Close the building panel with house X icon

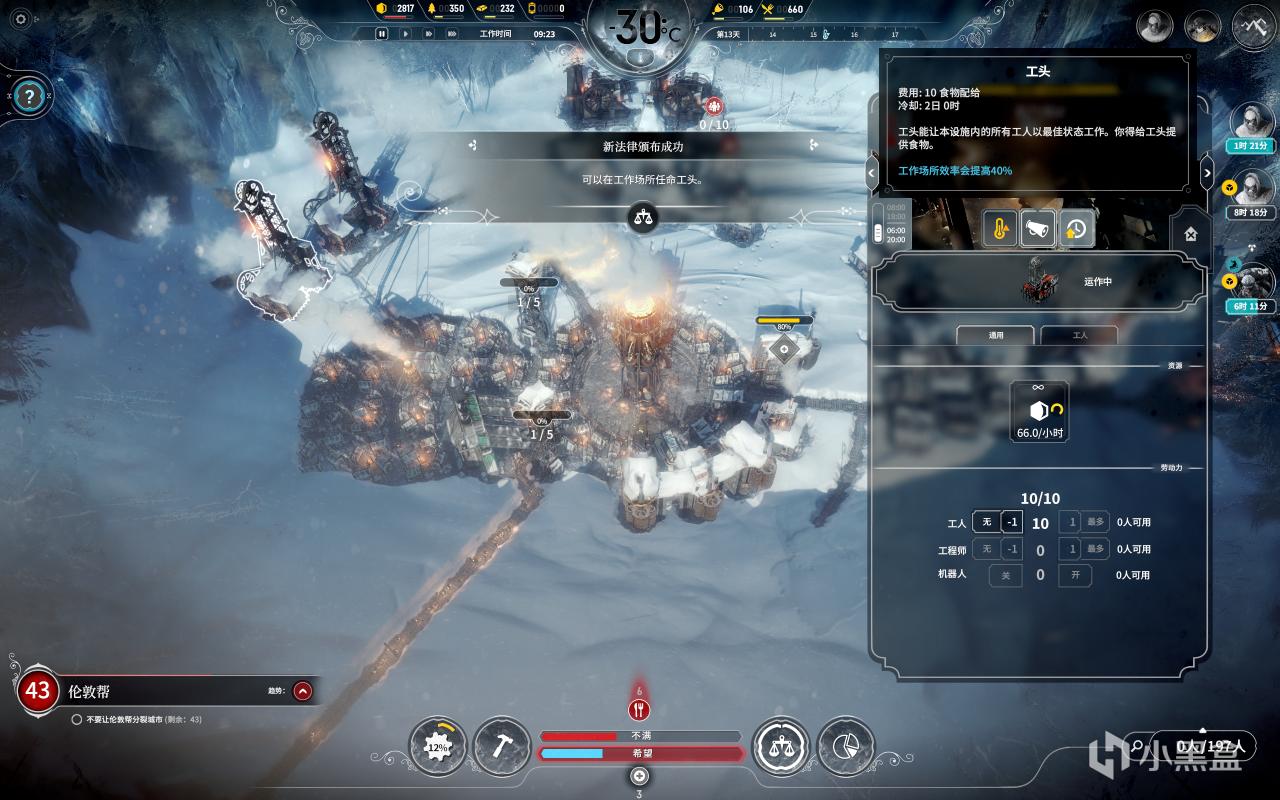[1190, 233]
